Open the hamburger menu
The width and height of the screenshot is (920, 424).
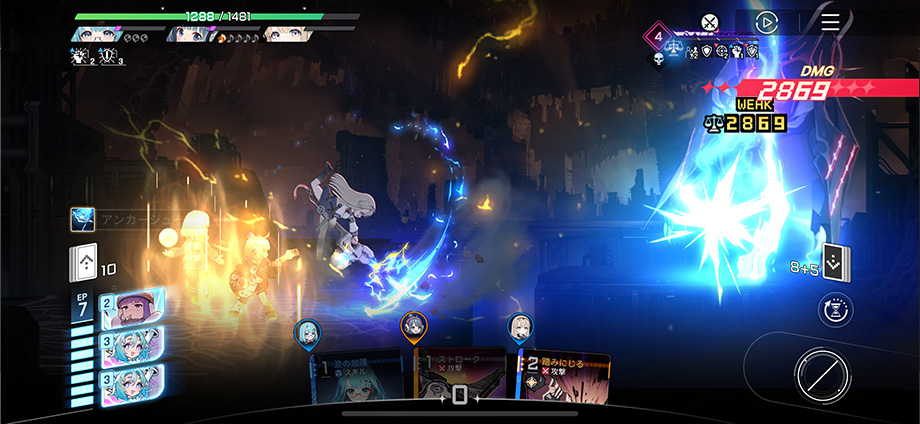(x=830, y=22)
